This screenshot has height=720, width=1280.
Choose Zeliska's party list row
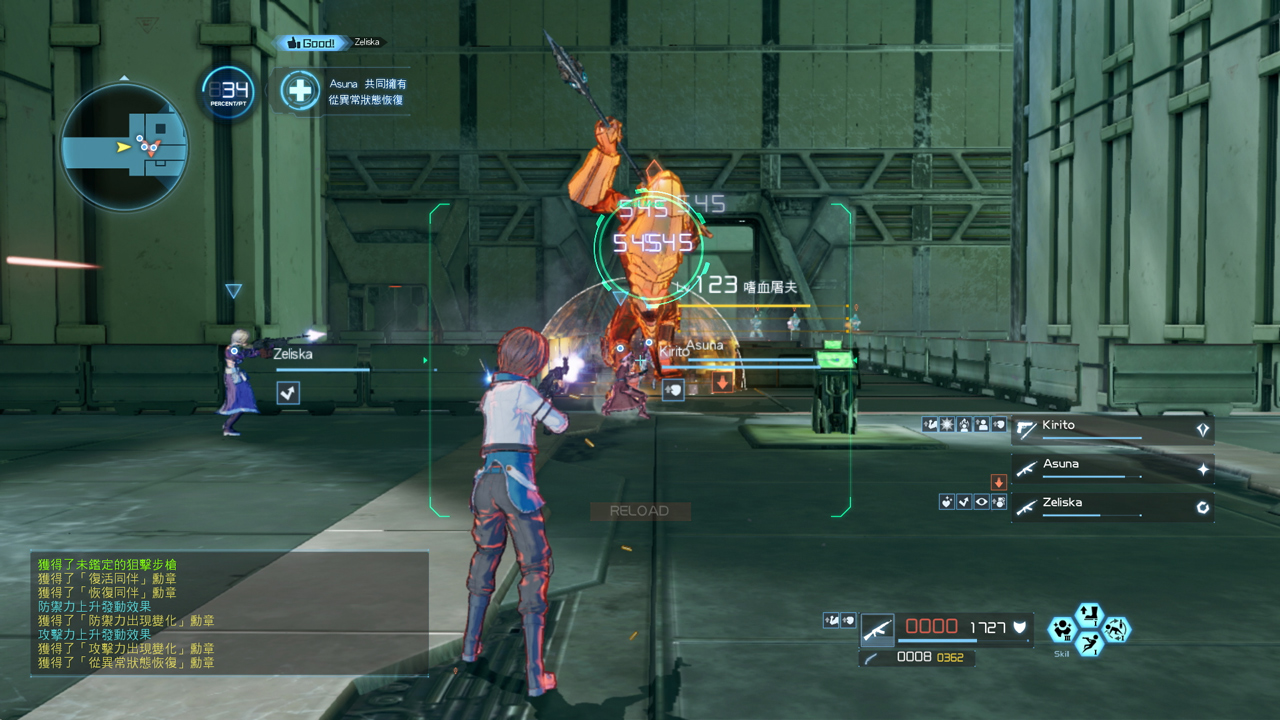(1112, 507)
